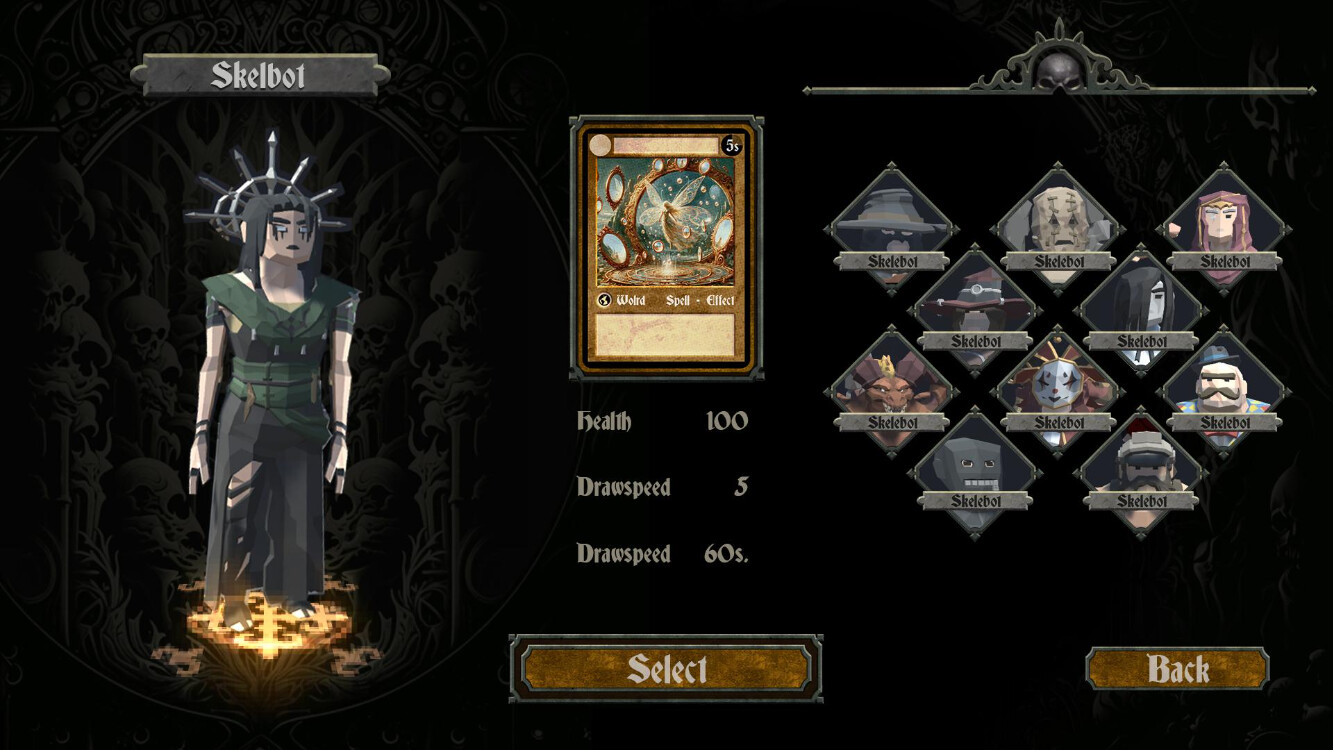Go back using the Back button

pyautogui.click(x=1177, y=669)
